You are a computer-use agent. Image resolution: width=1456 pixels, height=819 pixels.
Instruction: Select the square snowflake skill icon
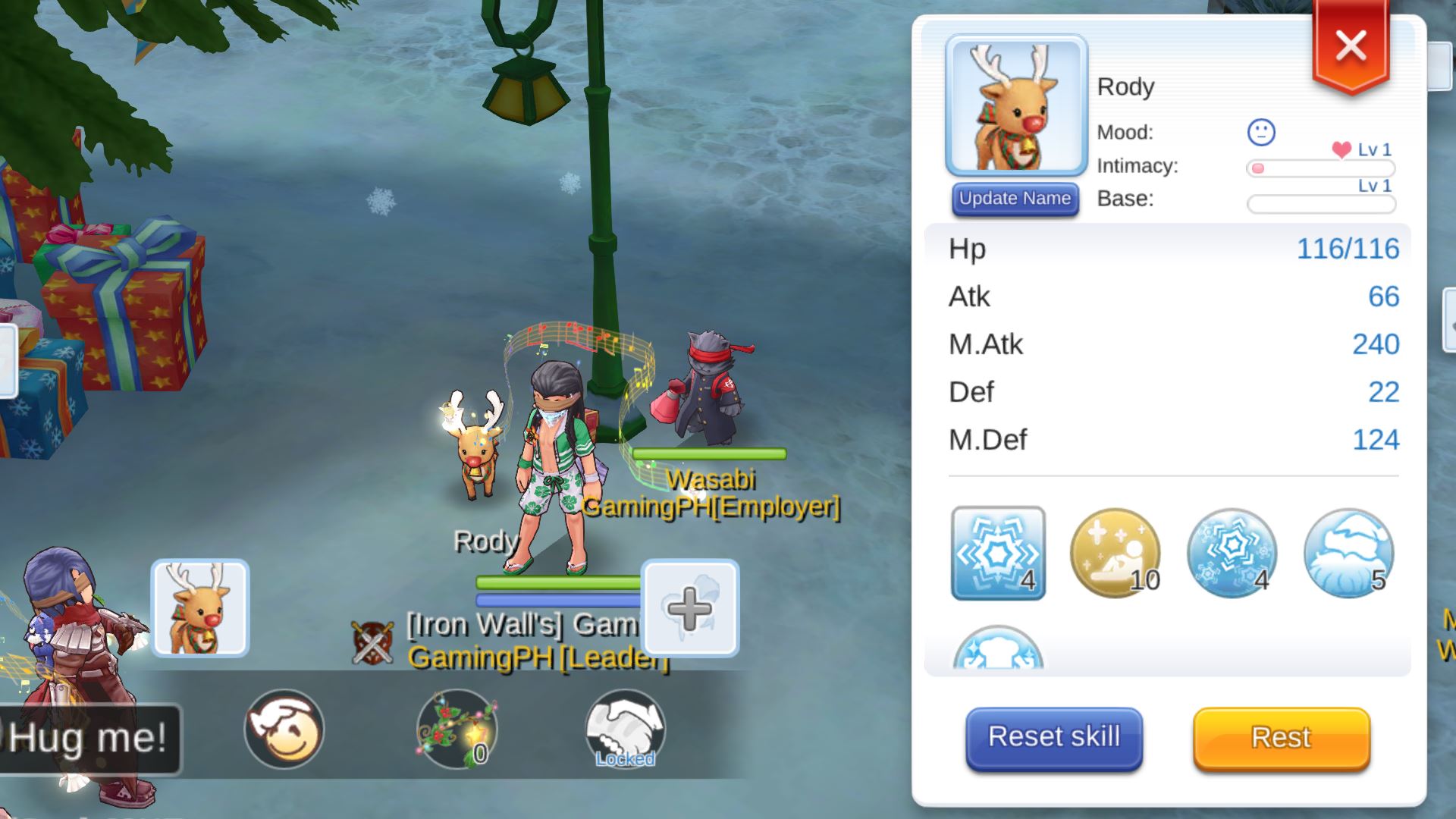pyautogui.click(x=998, y=553)
